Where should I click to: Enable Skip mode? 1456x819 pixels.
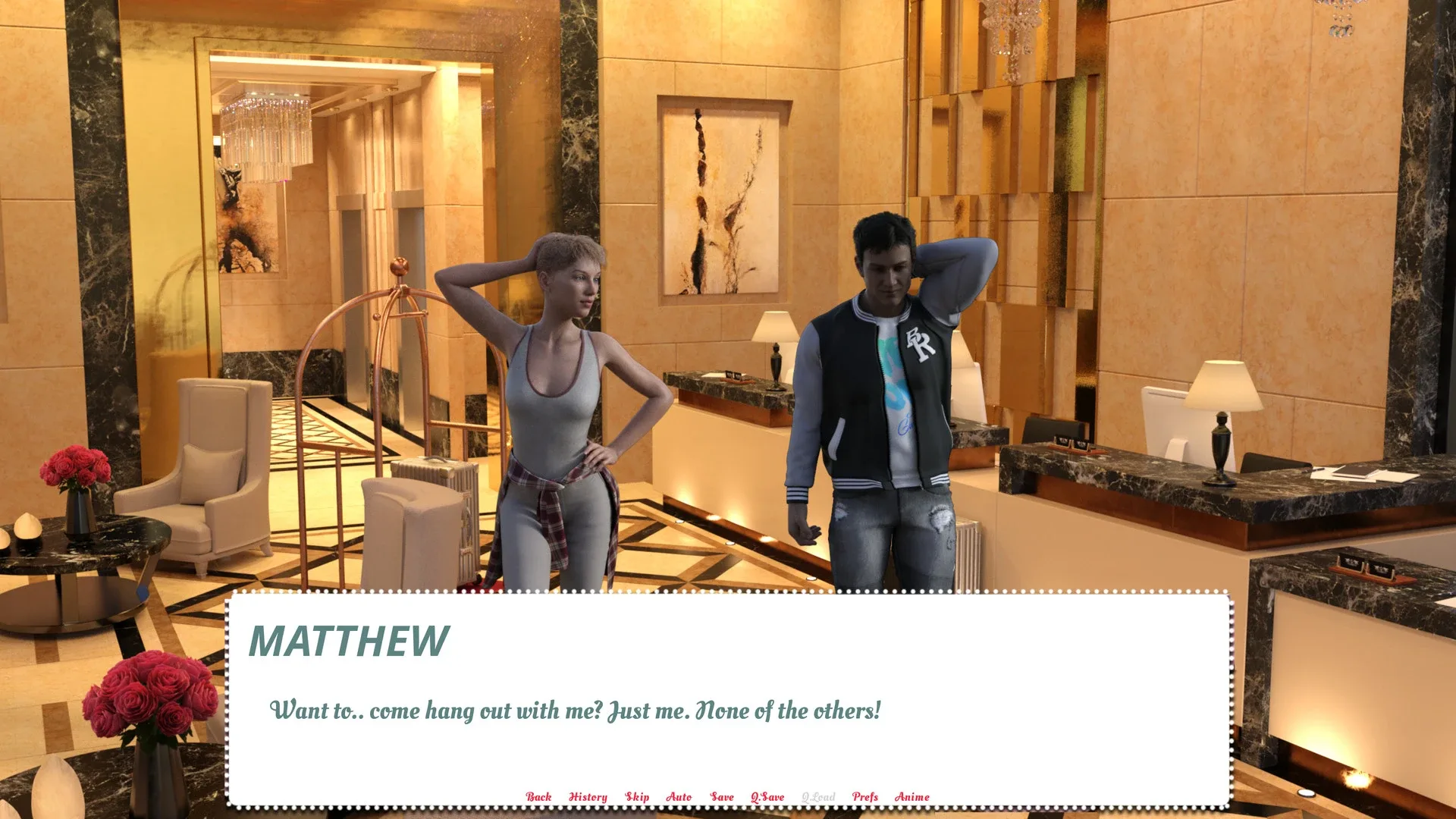coord(637,797)
